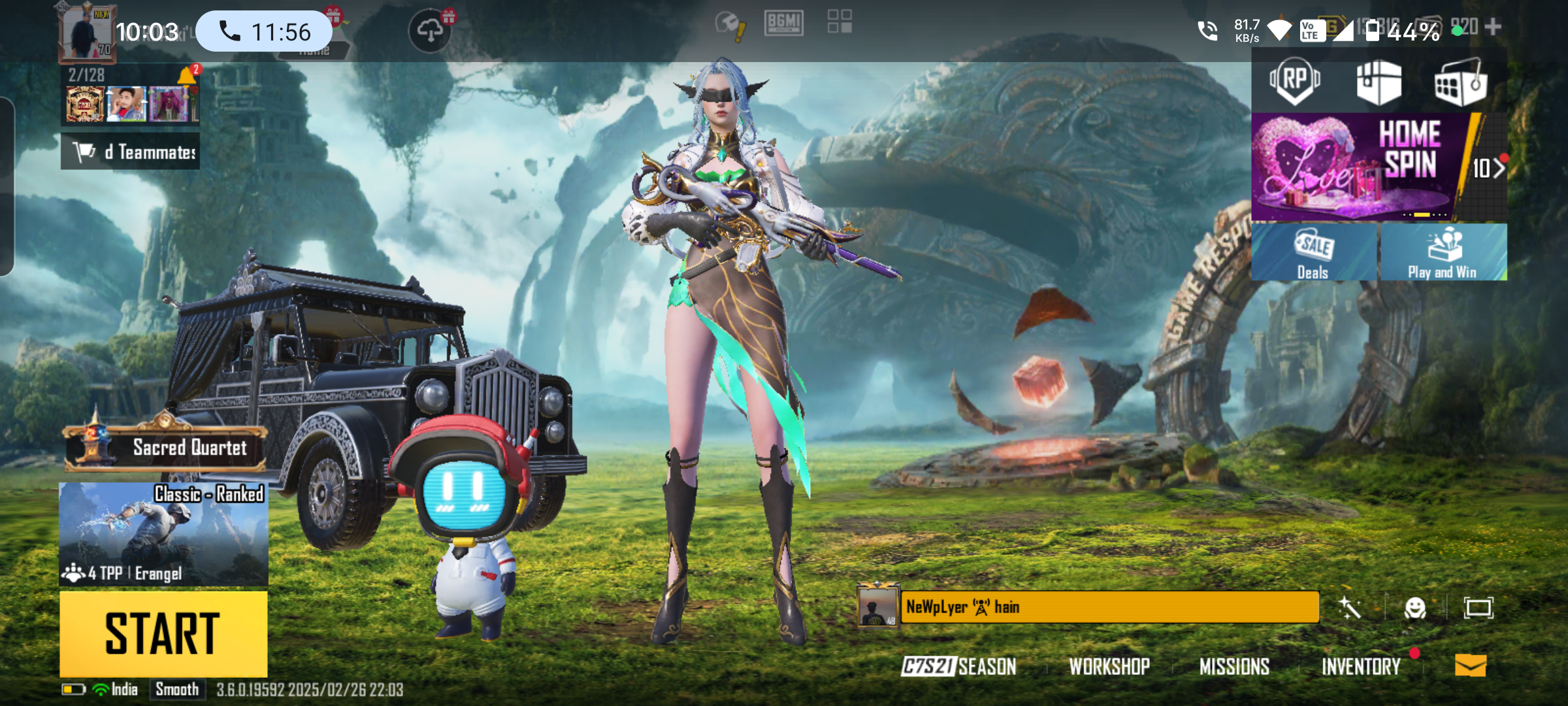Tap the plus to add currency

click(1493, 27)
